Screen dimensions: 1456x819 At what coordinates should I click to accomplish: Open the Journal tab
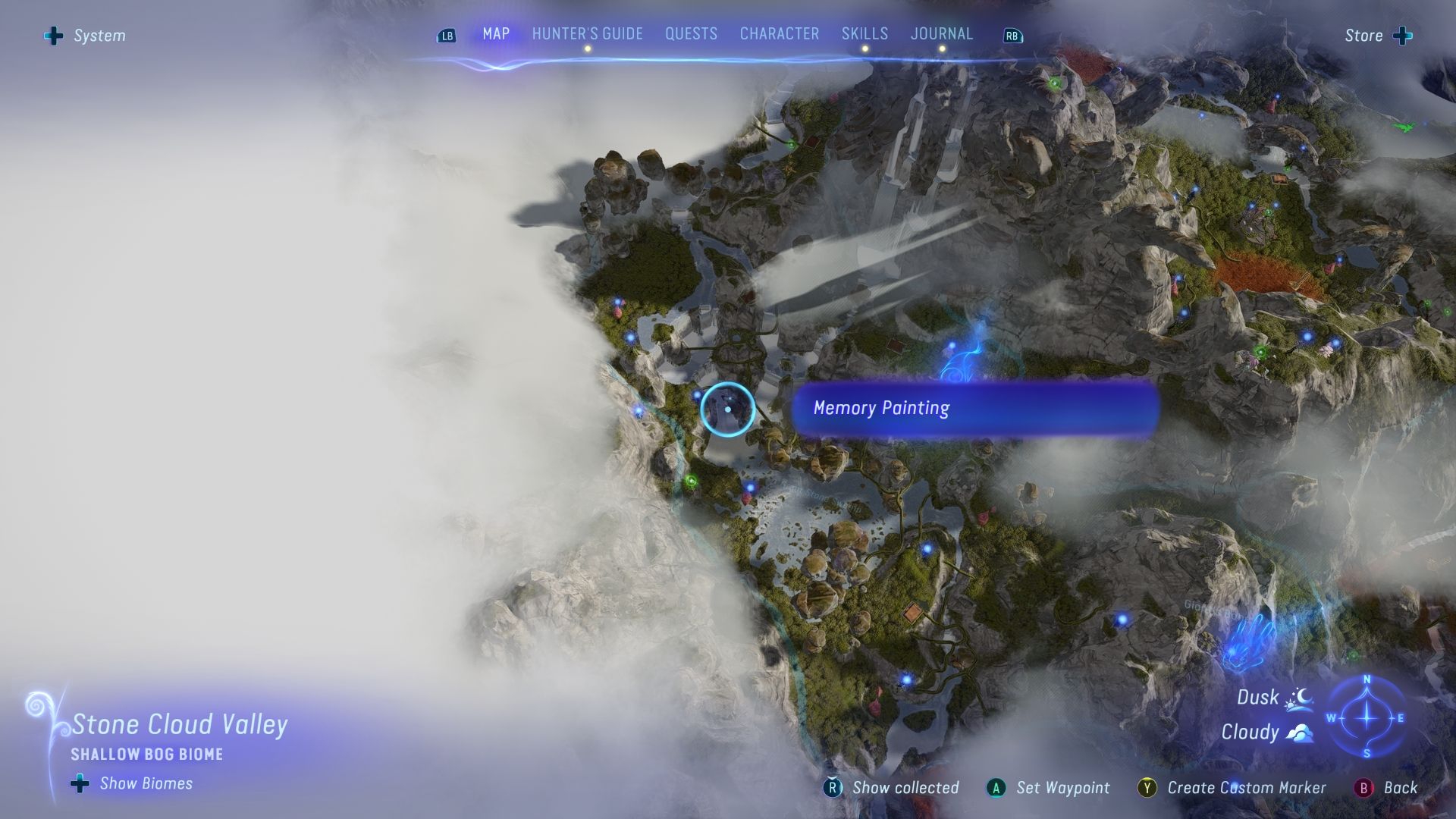(942, 34)
